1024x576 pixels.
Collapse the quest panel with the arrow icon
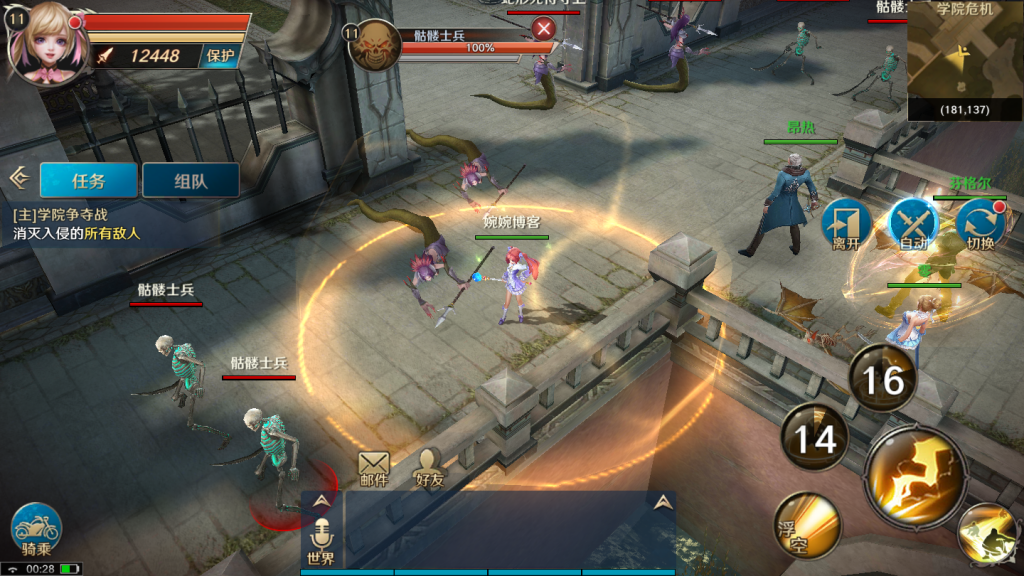[18, 178]
